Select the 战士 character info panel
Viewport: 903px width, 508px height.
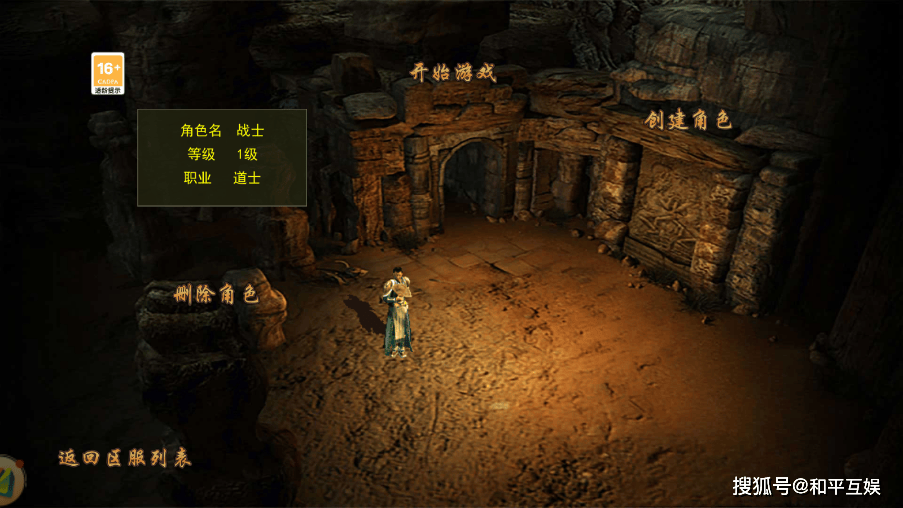click(x=222, y=156)
